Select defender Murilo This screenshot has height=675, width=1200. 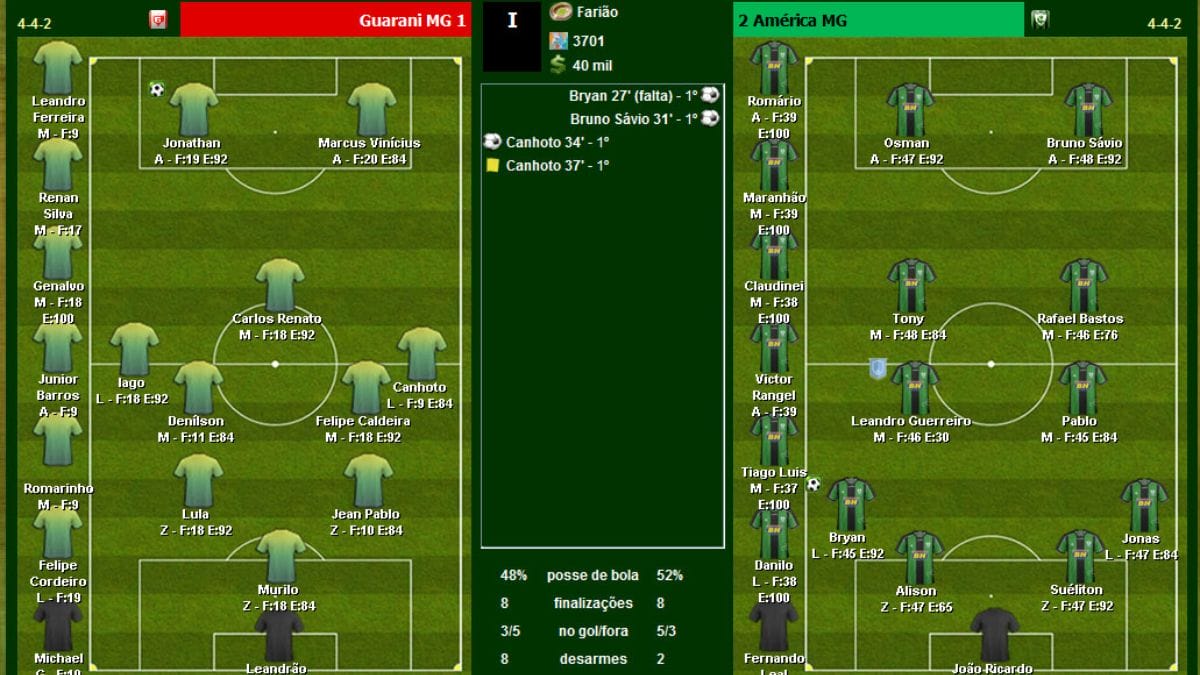[279, 556]
